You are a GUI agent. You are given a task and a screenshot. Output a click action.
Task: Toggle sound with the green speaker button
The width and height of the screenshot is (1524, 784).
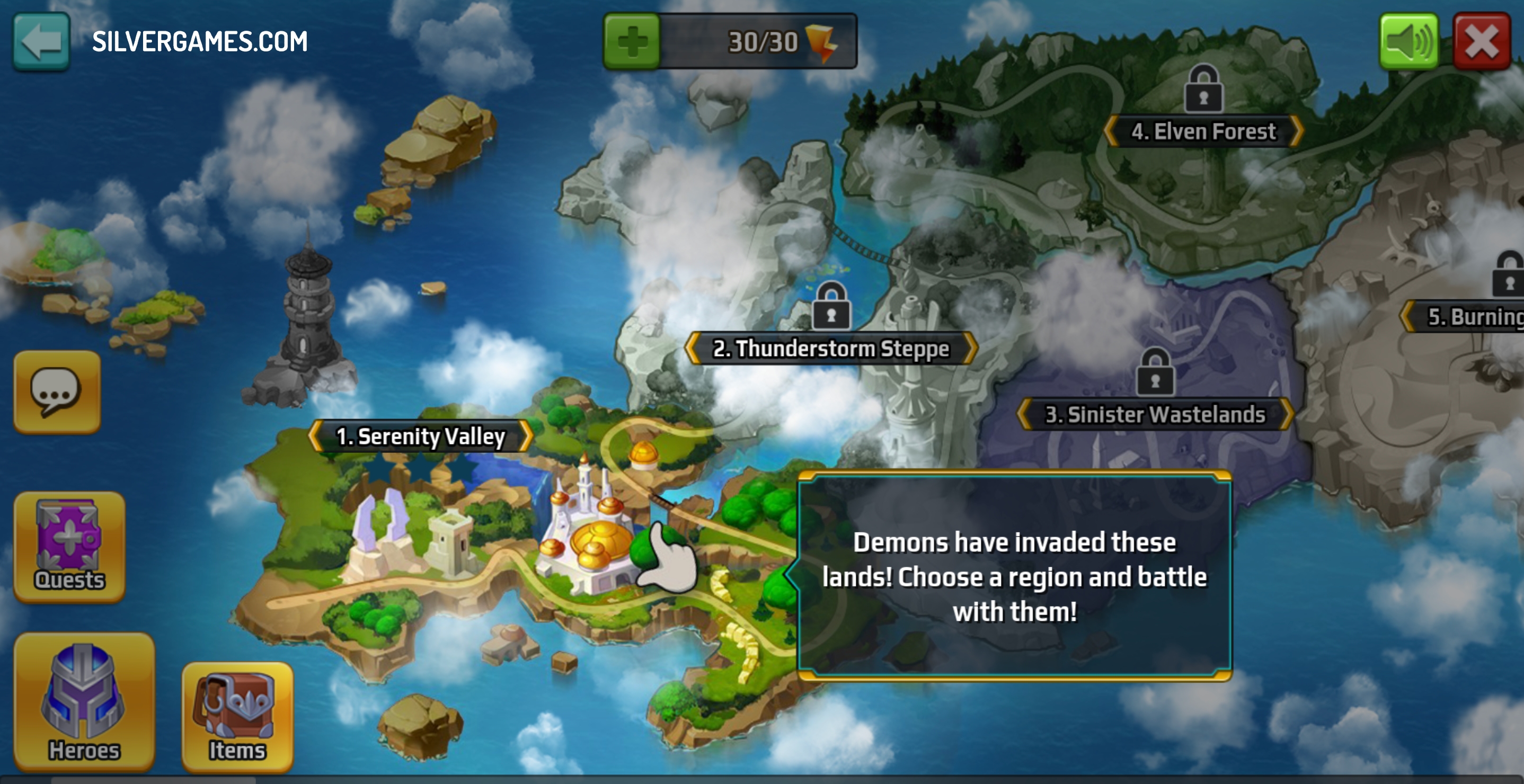pos(1408,41)
